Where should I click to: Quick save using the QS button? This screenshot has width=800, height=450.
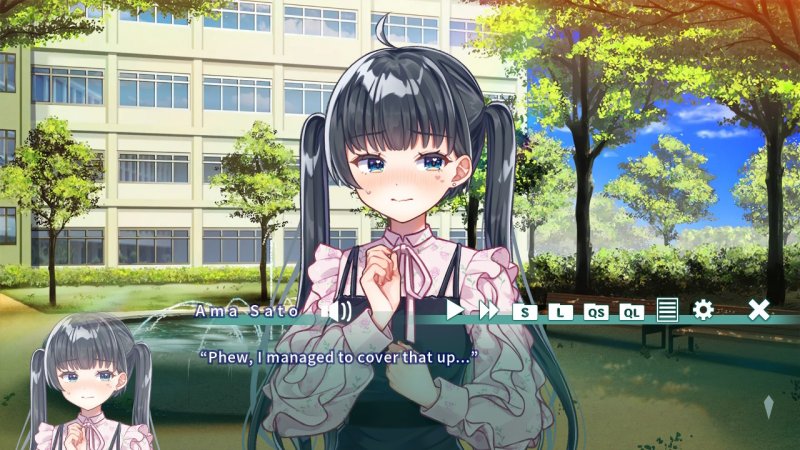click(596, 311)
